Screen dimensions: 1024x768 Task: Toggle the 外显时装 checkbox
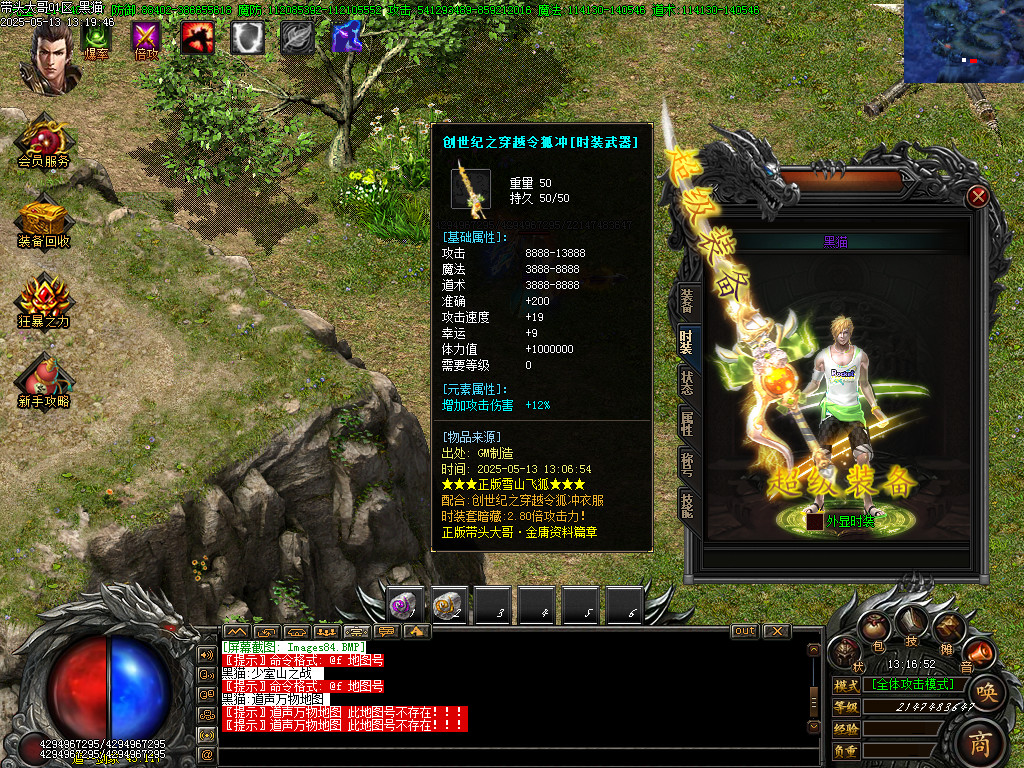[816, 521]
